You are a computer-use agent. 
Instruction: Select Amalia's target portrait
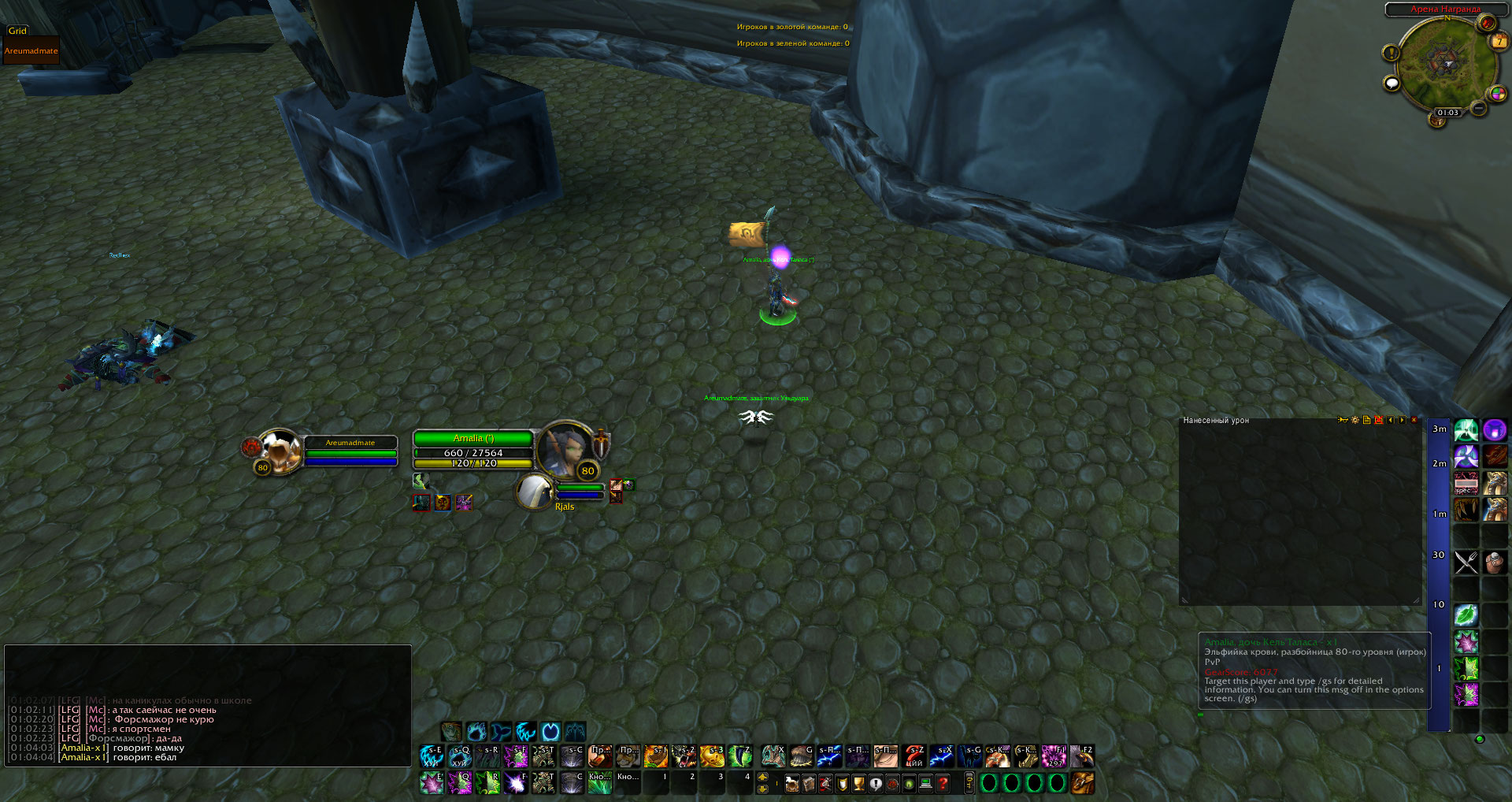pyautogui.click(x=565, y=449)
